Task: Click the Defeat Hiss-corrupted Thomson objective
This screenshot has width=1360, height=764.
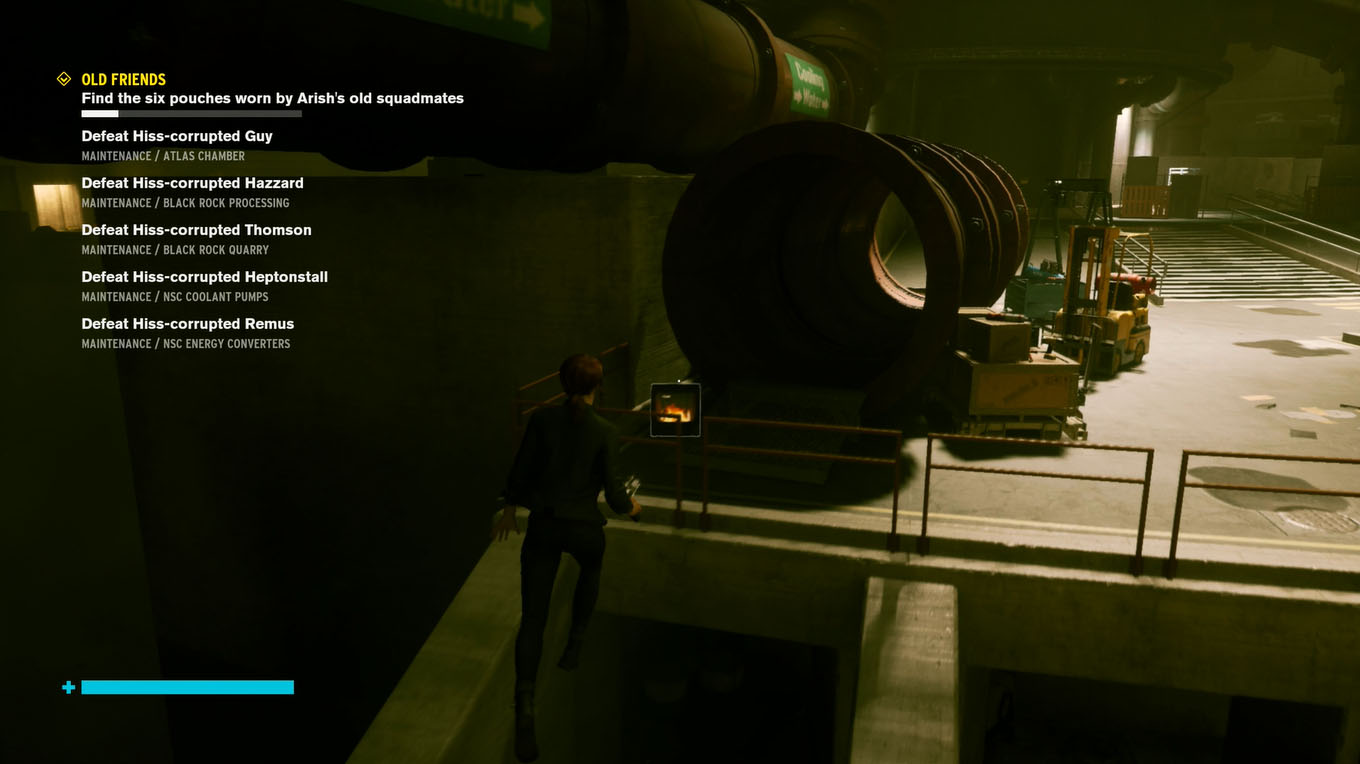Action: coord(196,230)
